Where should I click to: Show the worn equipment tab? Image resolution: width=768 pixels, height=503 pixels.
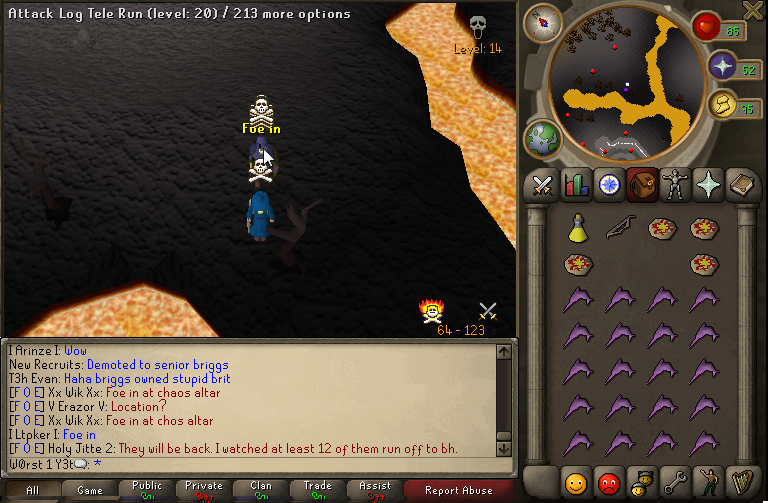[x=674, y=184]
